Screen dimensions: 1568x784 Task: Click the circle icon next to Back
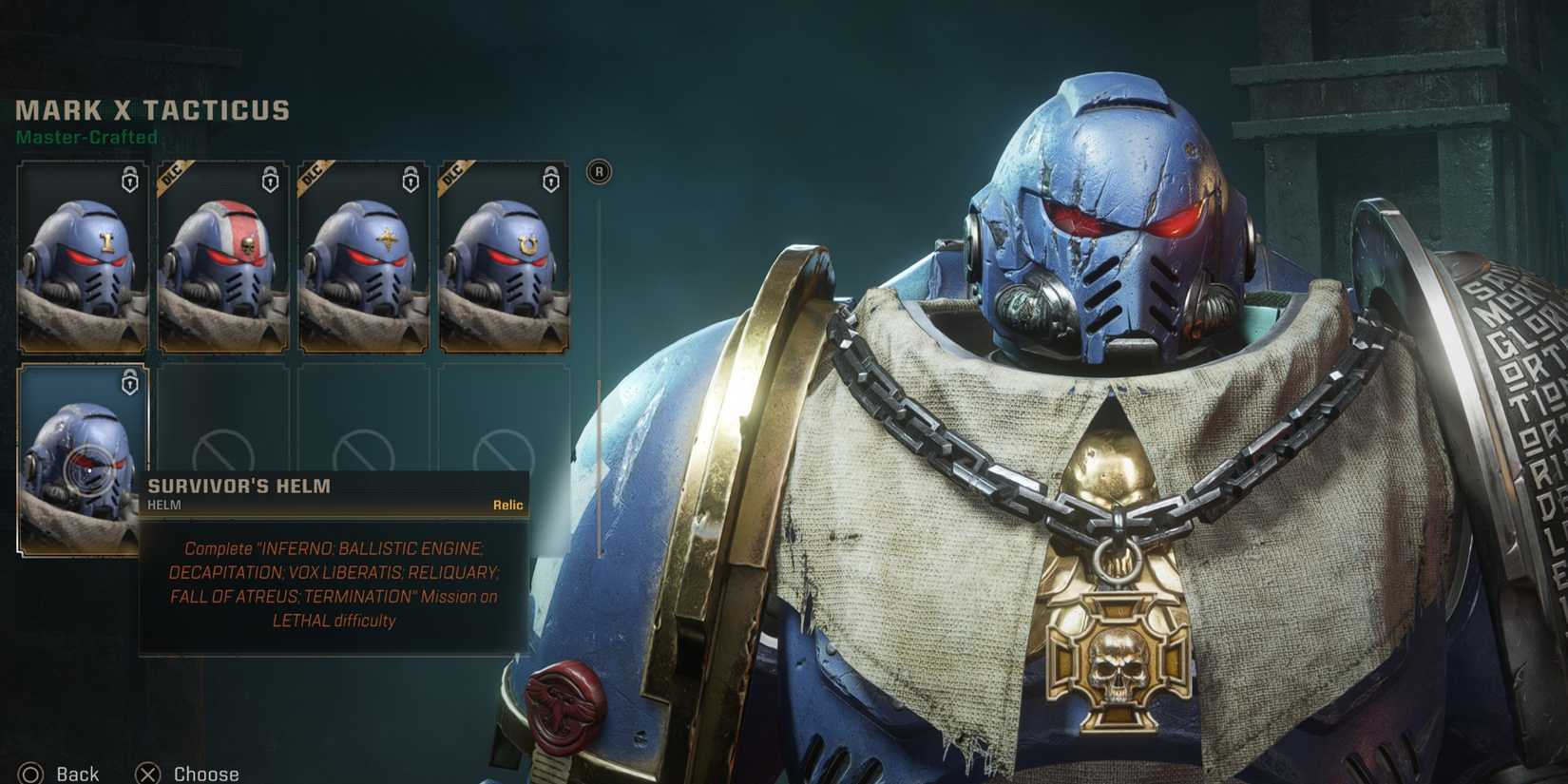[31, 774]
